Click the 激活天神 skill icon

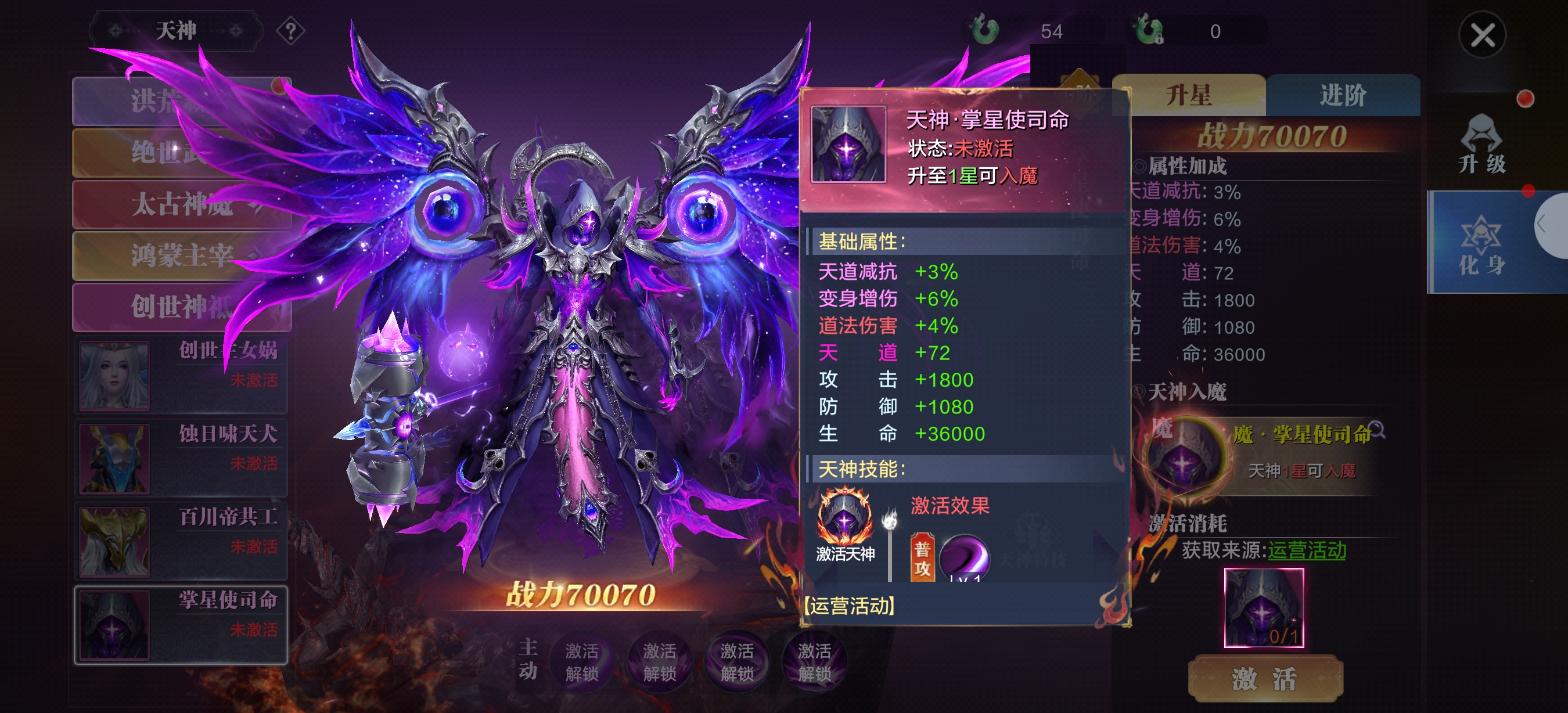(844, 518)
